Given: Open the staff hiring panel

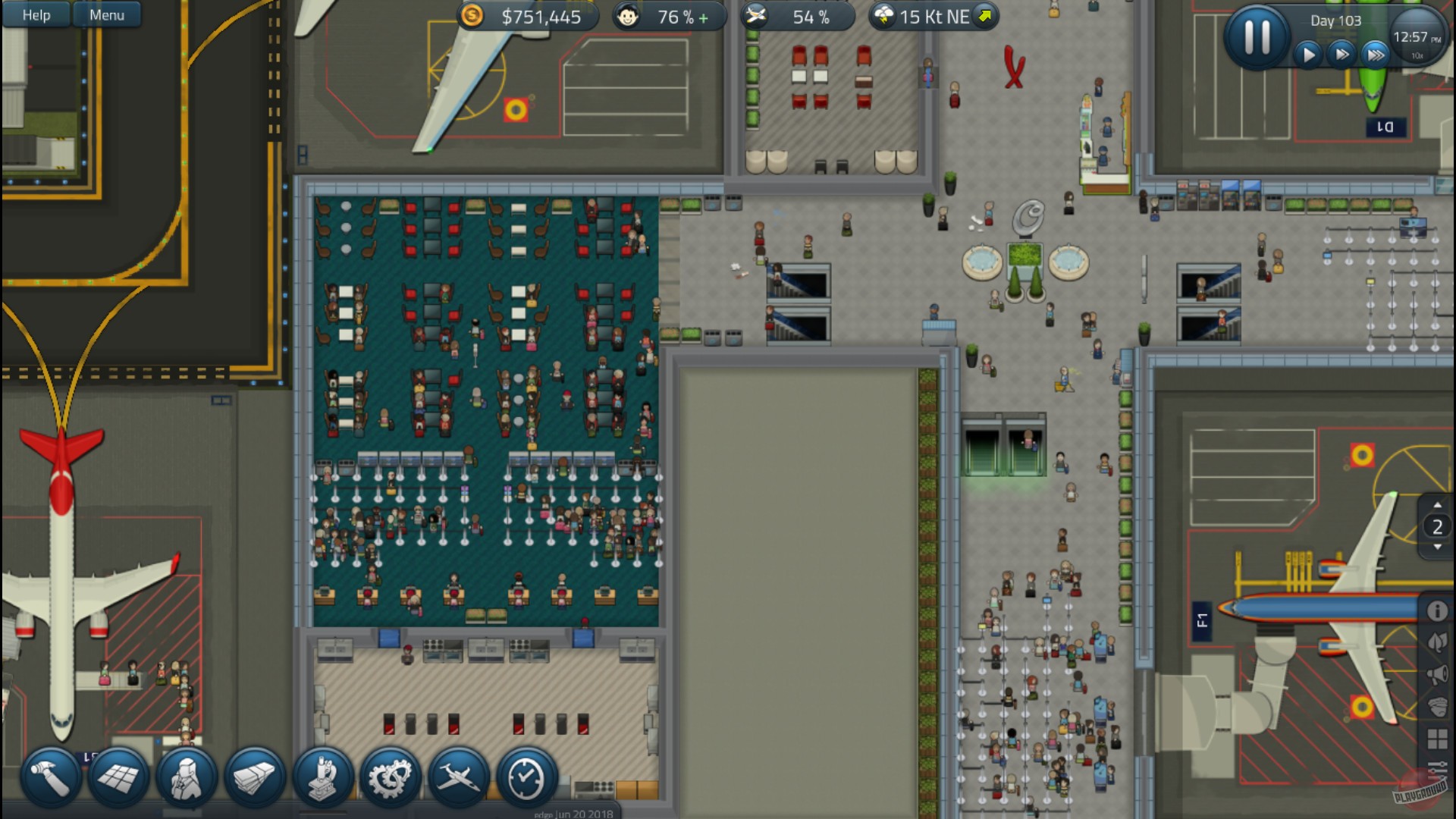Looking at the screenshot, I should [x=187, y=777].
